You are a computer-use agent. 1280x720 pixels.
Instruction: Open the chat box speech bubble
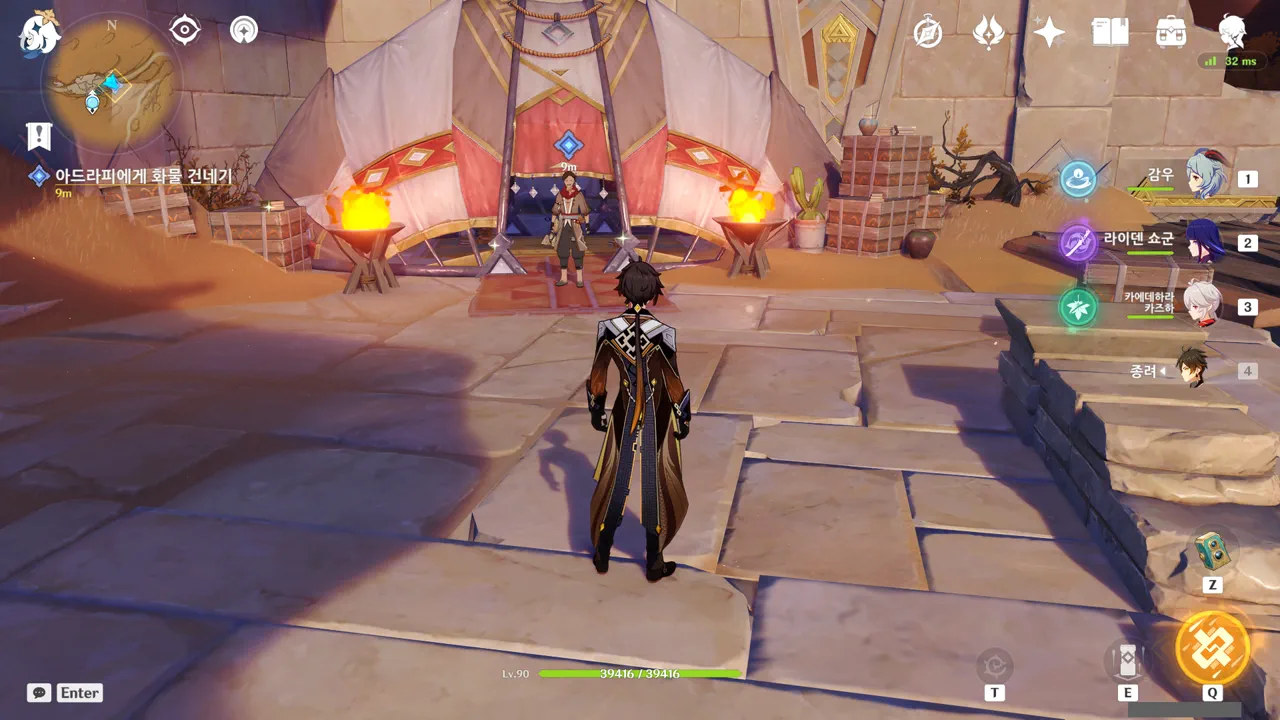(x=39, y=692)
